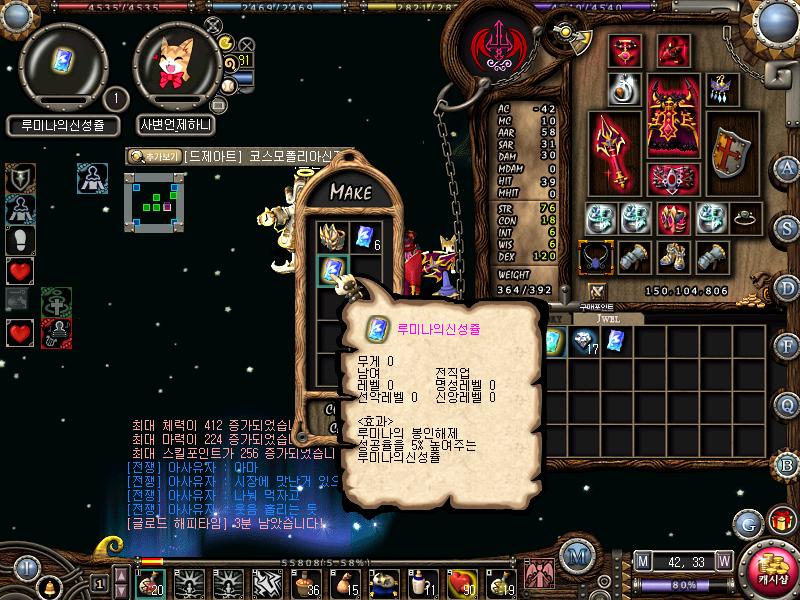Select the scroll stack of 6 in Make
The width and height of the screenshot is (800, 600).
[x=364, y=237]
